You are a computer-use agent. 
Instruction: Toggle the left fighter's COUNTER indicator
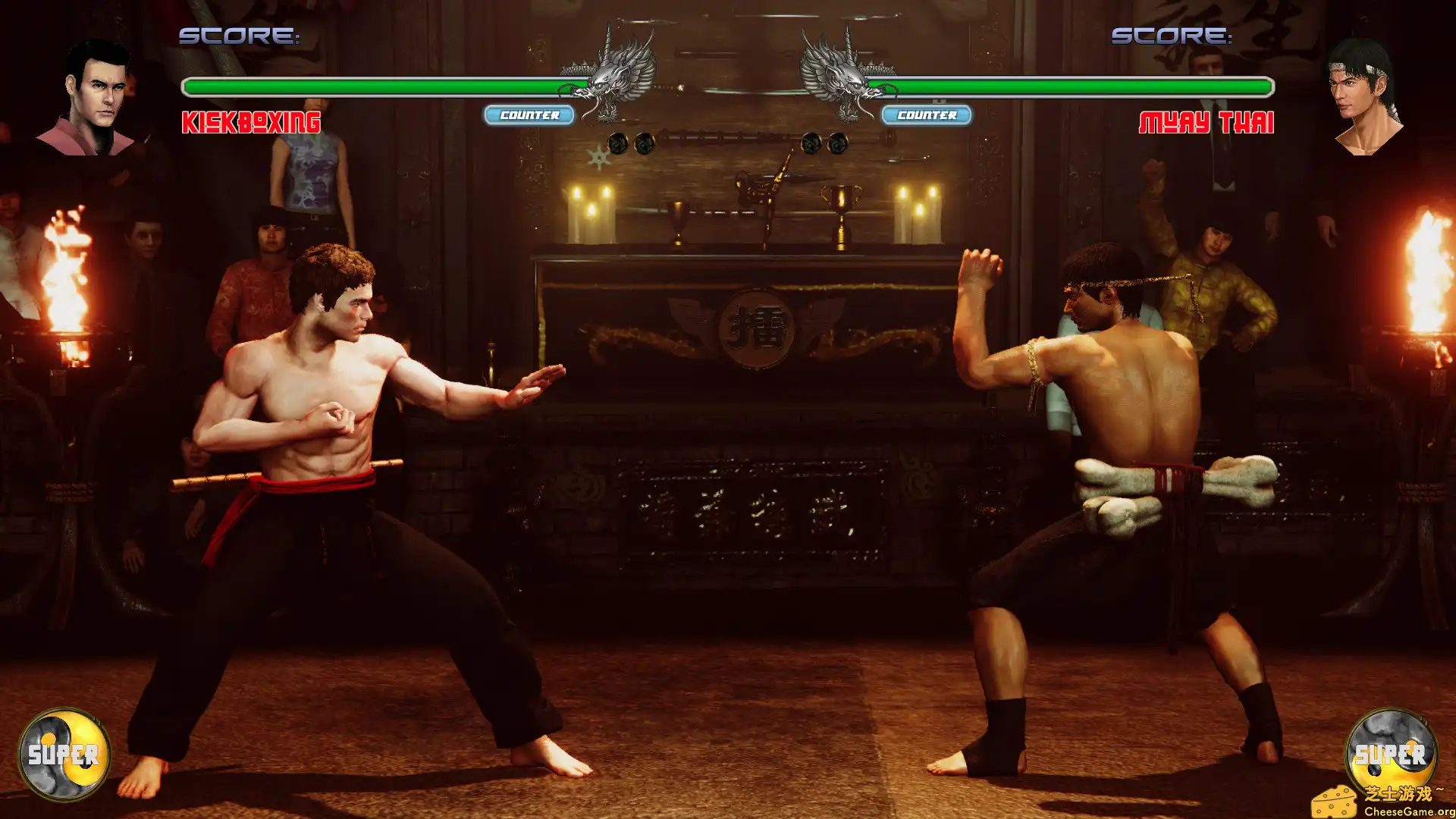529,116
